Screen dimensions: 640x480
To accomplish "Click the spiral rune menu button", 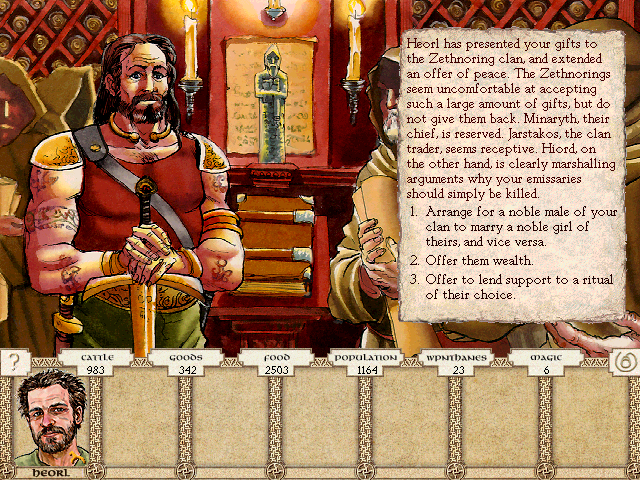I will (x=622, y=362).
